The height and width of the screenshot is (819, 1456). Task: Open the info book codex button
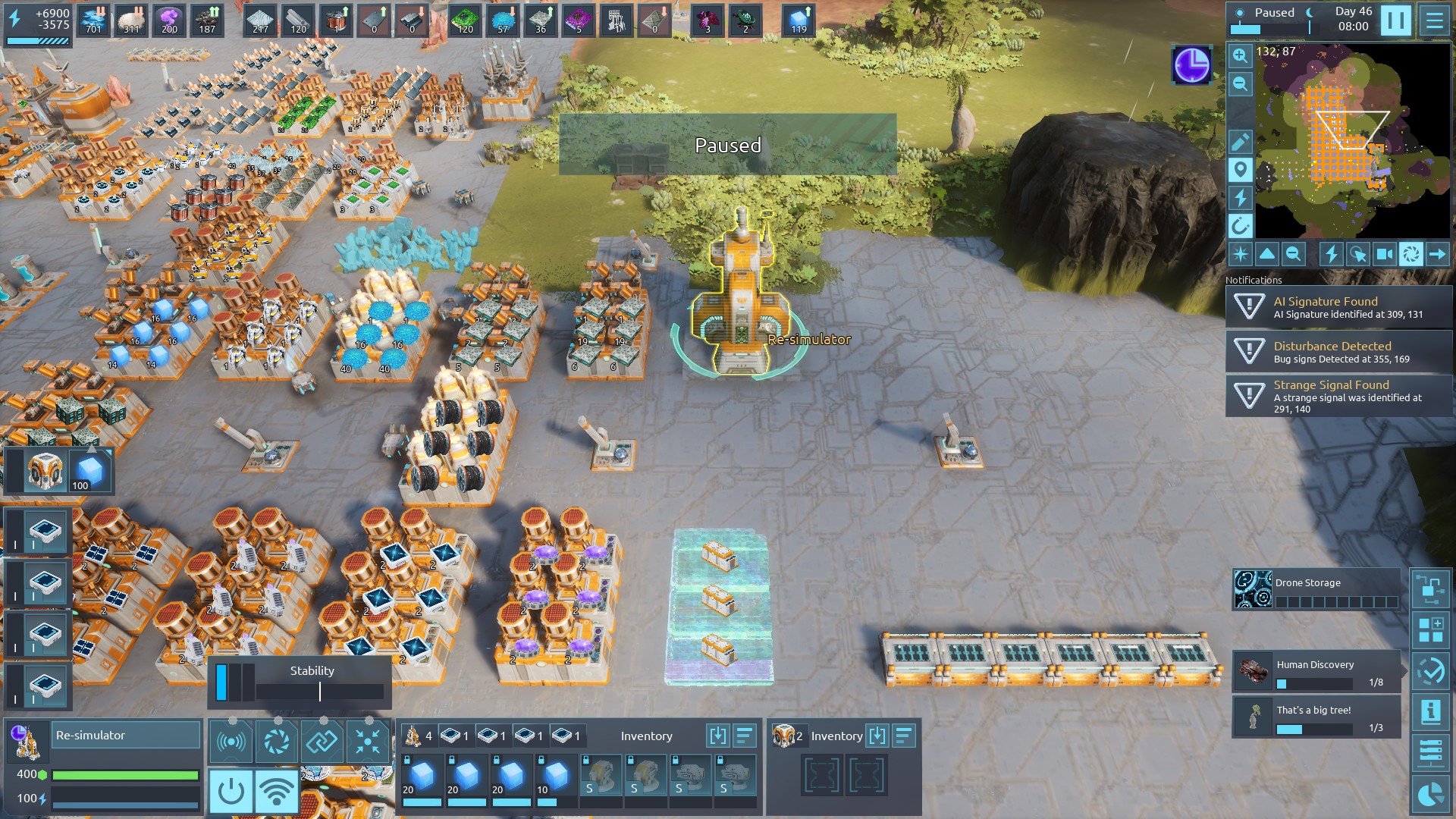pyautogui.click(x=1430, y=712)
